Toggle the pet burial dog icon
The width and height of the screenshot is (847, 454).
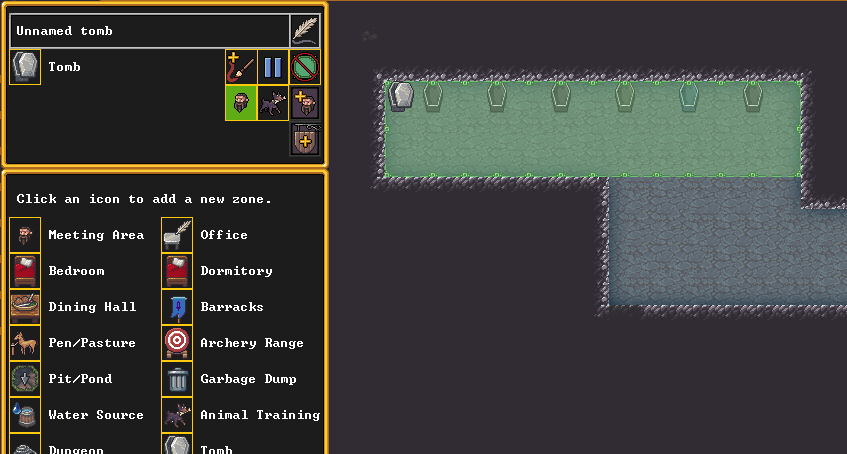(x=273, y=103)
